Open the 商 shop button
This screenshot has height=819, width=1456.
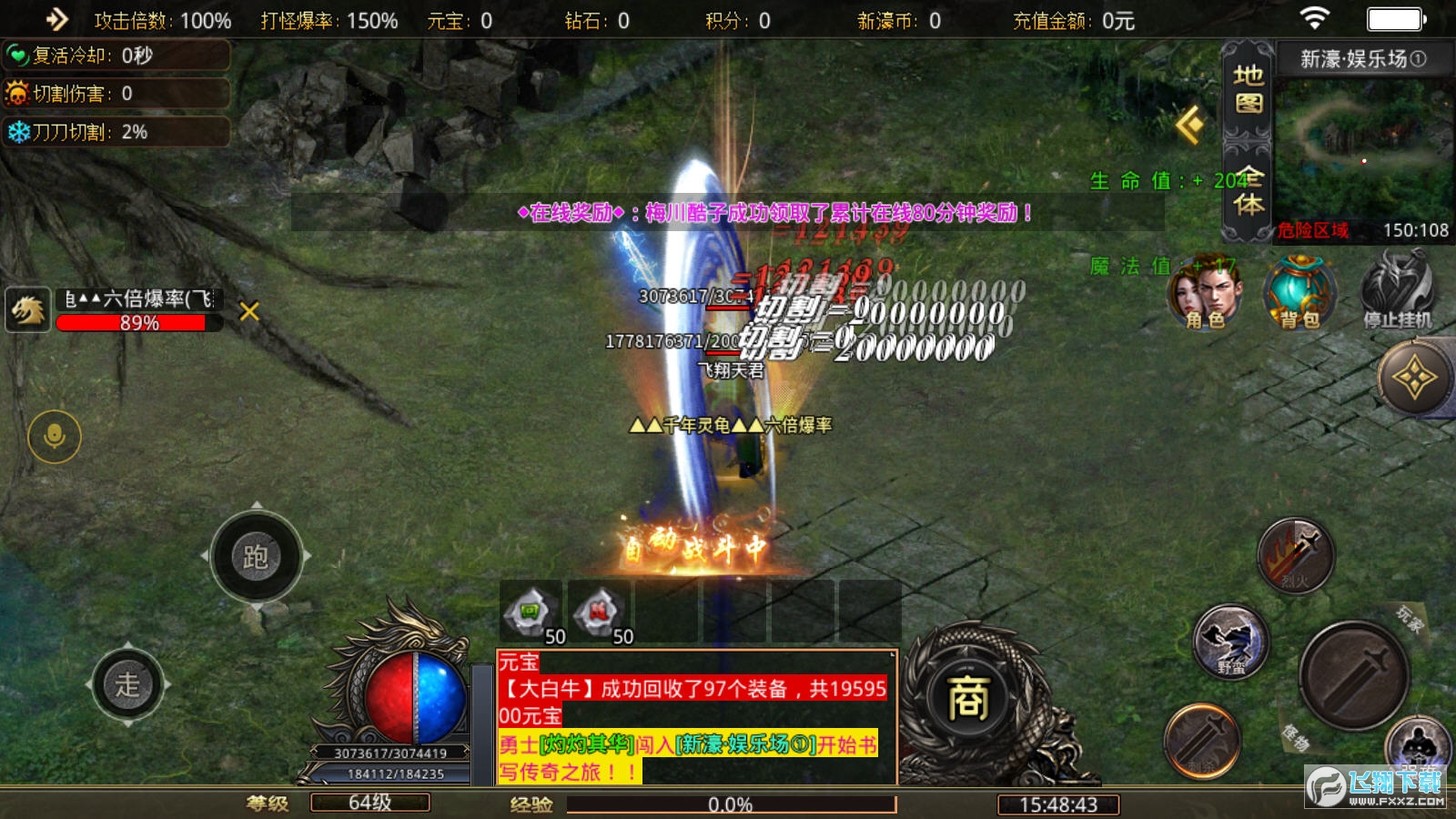(x=968, y=699)
